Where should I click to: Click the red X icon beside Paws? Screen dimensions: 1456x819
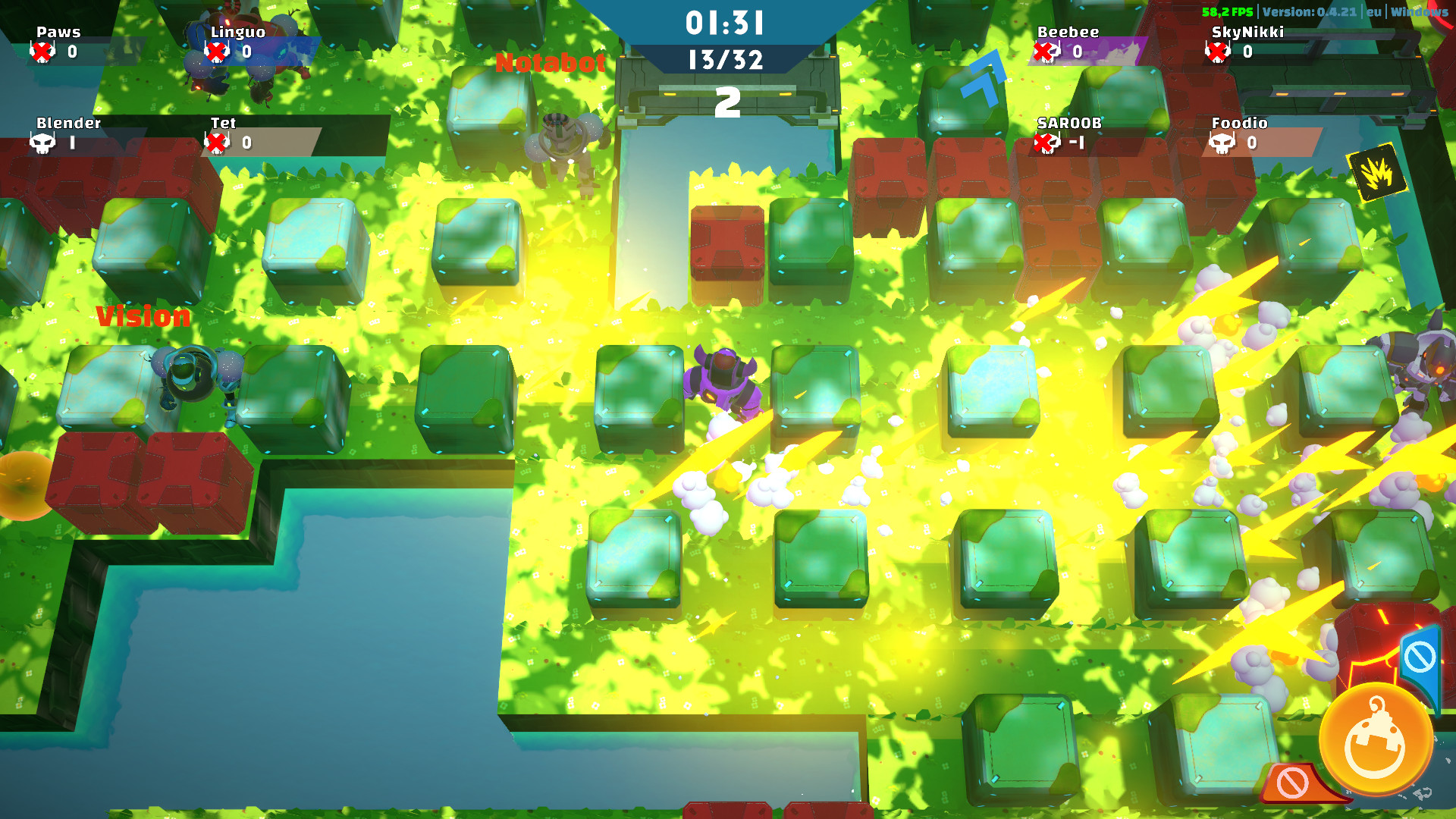pos(43,52)
